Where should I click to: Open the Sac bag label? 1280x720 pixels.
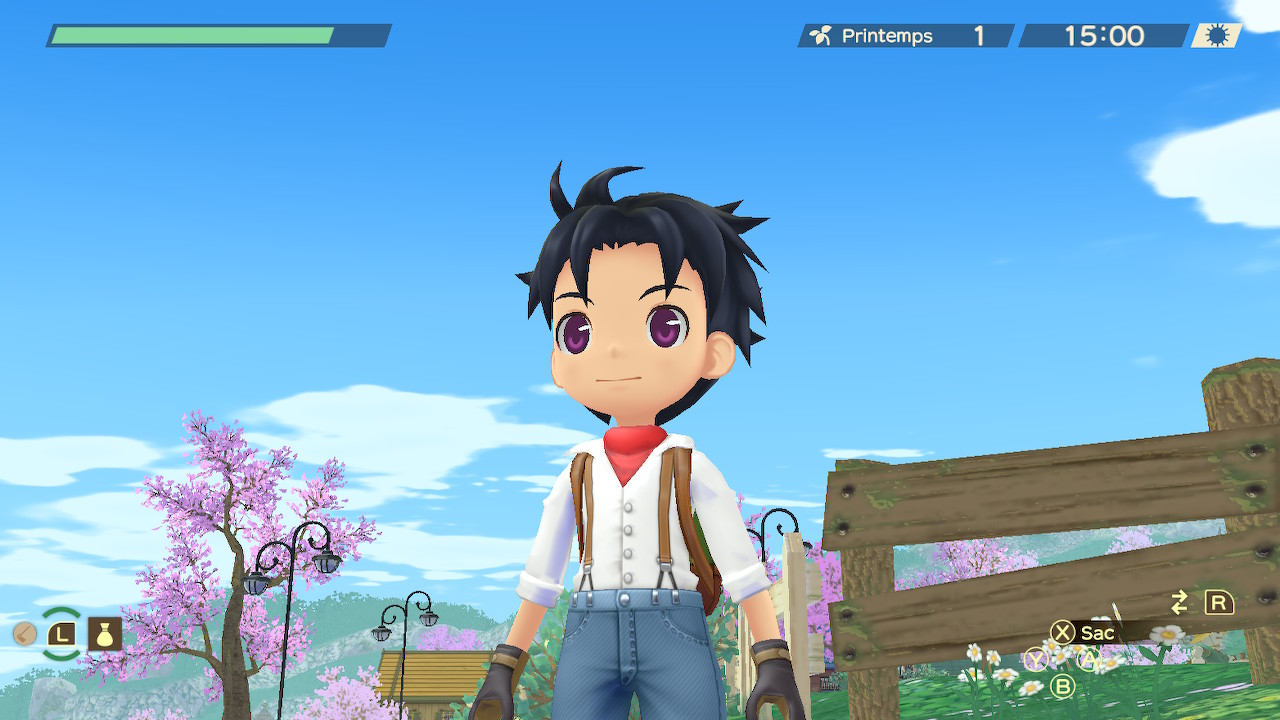click(1097, 632)
